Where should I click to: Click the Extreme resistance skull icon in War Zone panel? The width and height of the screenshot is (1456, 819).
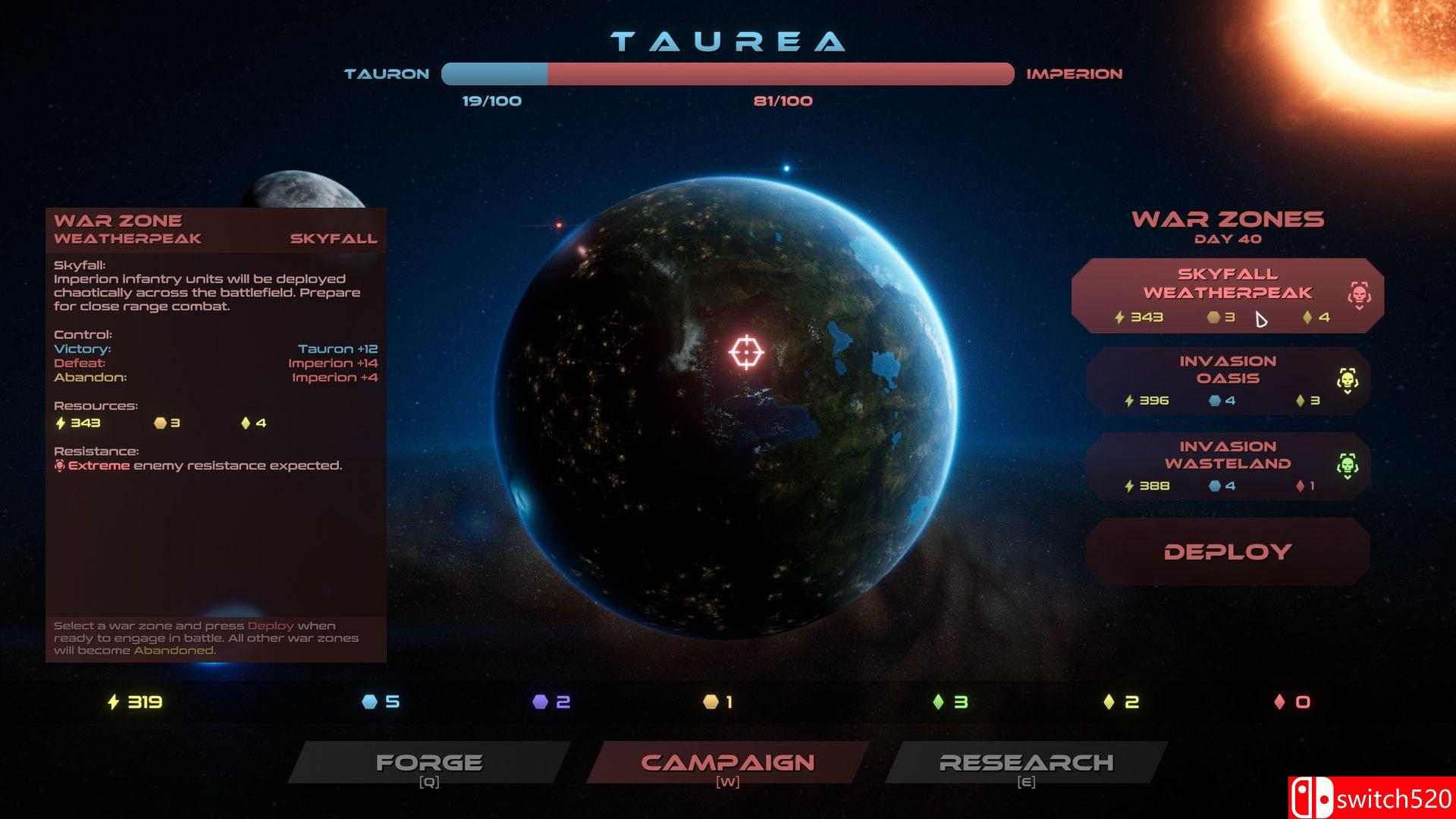(60, 465)
